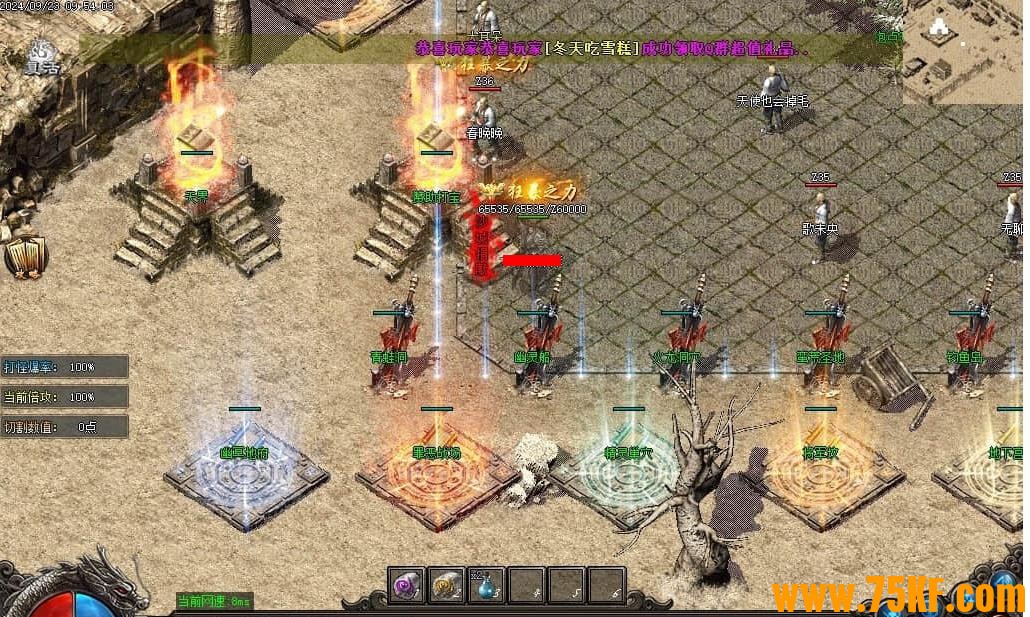Open the round card-fan icon on left edge

tap(26, 257)
